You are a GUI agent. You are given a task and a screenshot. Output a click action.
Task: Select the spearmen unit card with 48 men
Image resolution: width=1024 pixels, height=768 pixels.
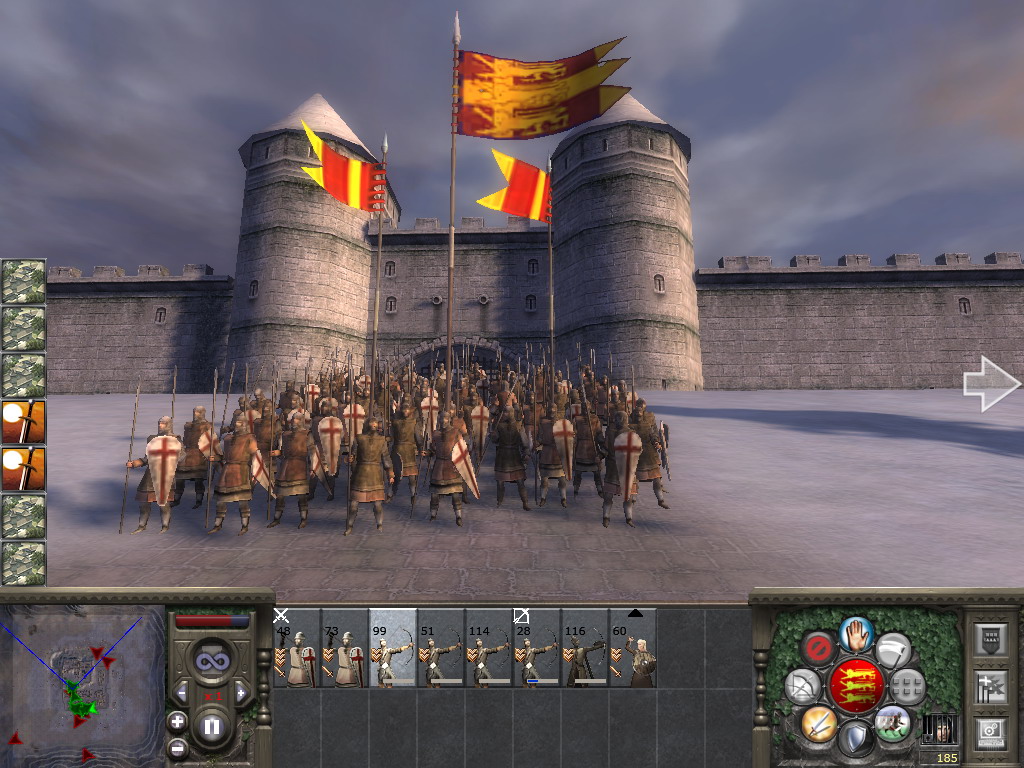coord(297,649)
